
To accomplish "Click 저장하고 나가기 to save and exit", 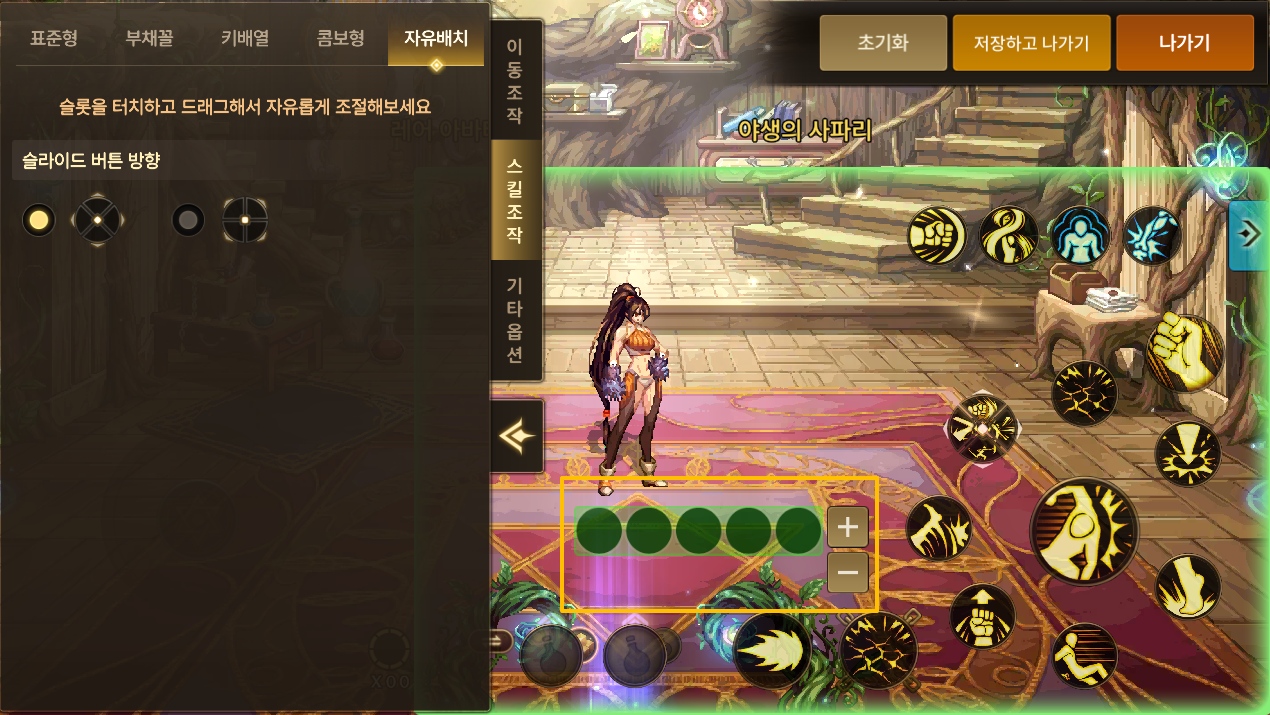I will (1031, 43).
